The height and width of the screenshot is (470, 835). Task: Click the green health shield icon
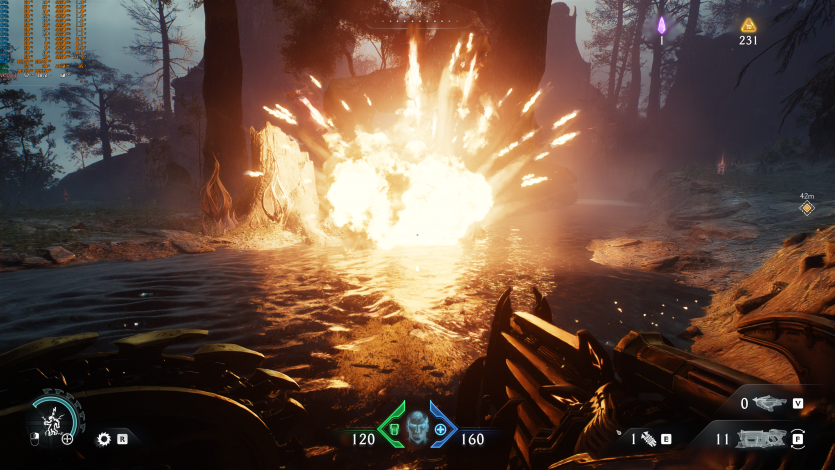click(394, 429)
